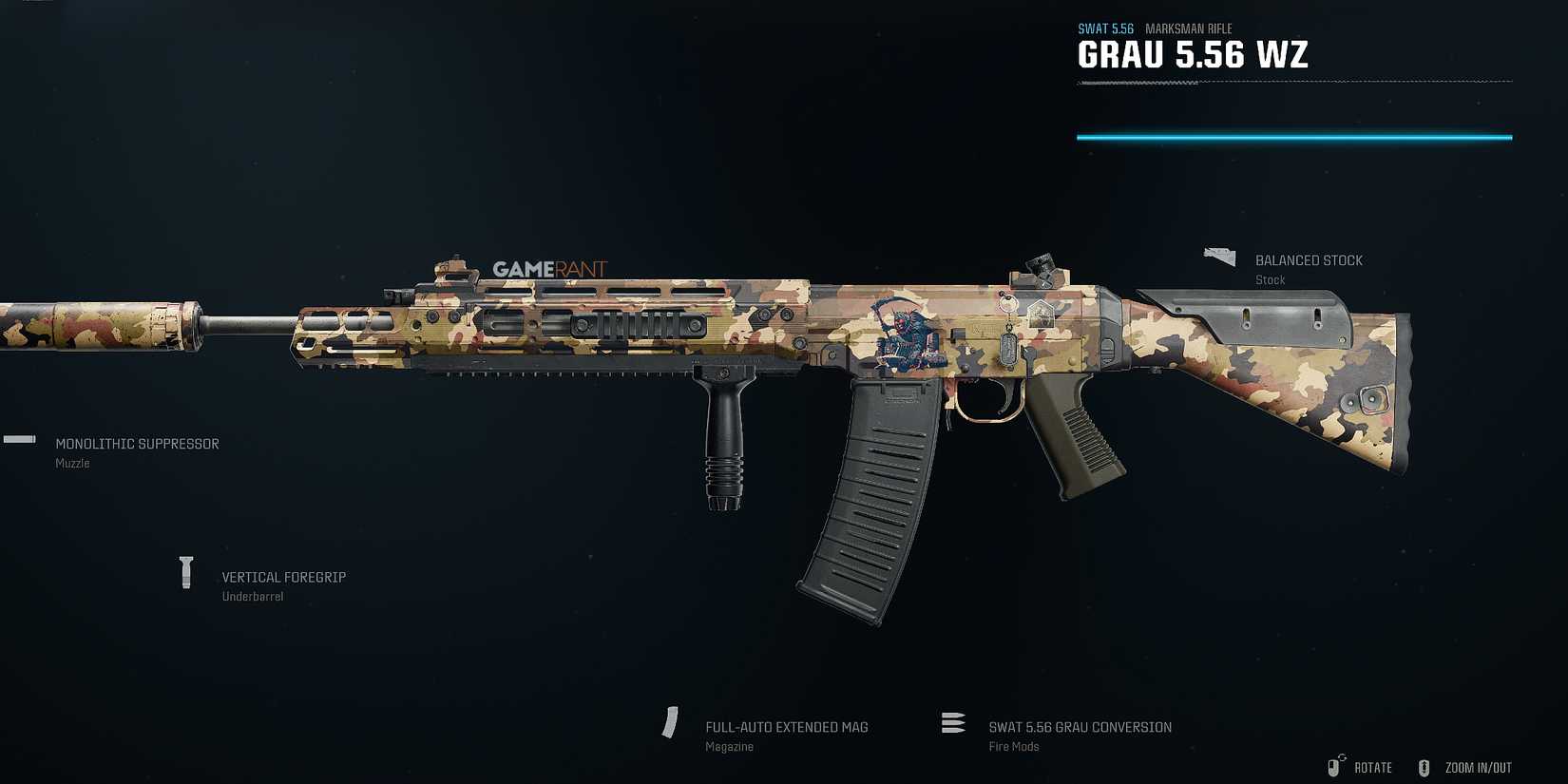Viewport: 1568px width, 784px height.
Task: Click the Vertical Foregrip underbarrel icon
Action: (x=185, y=570)
